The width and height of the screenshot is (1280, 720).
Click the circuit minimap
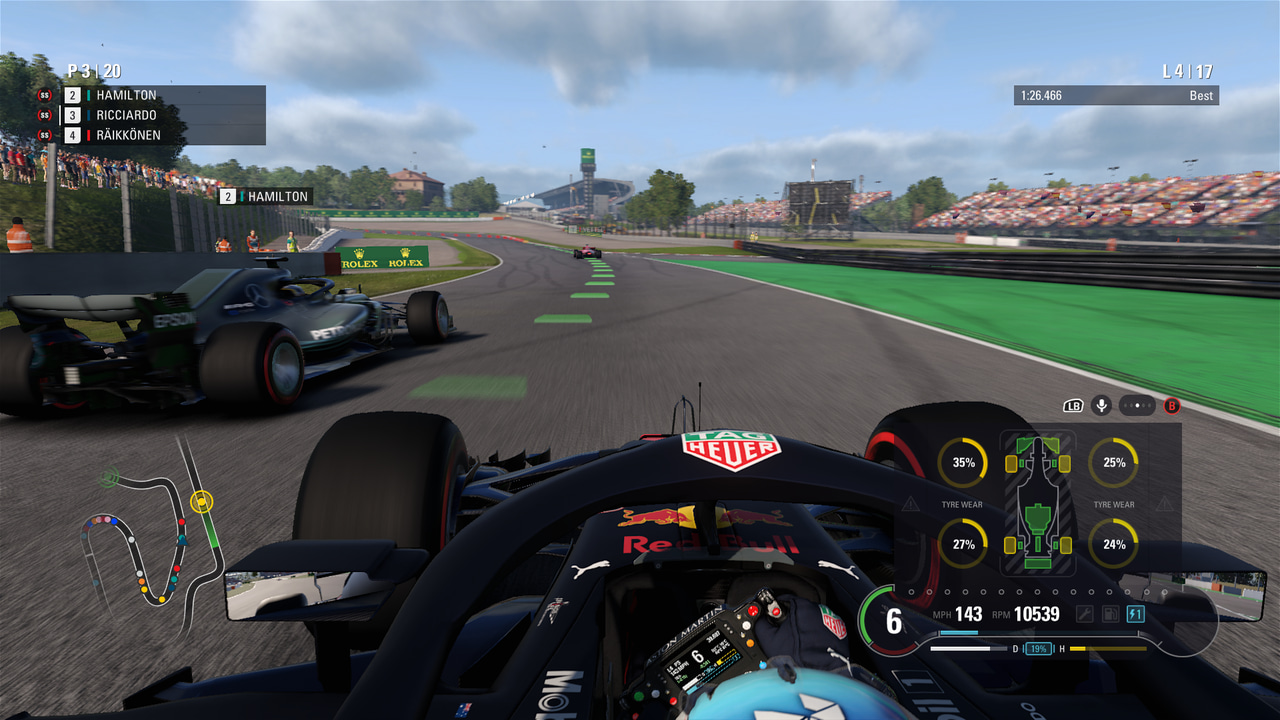(x=155, y=535)
